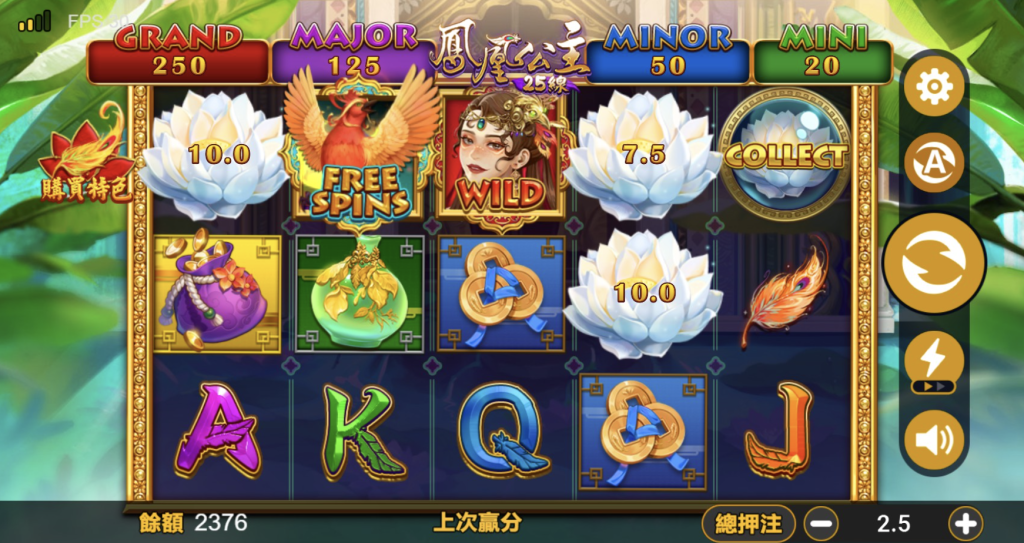1024x543 pixels.
Task: Mute the sound with the speaker icon
Action: [934, 441]
